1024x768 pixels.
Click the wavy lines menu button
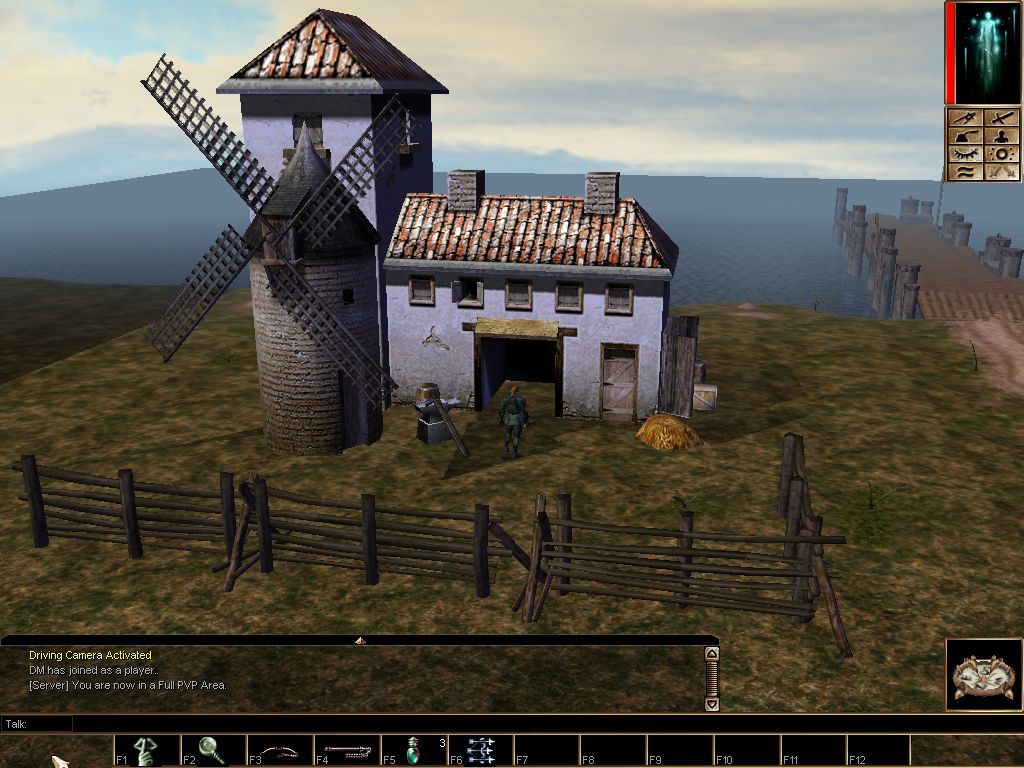pos(965,172)
